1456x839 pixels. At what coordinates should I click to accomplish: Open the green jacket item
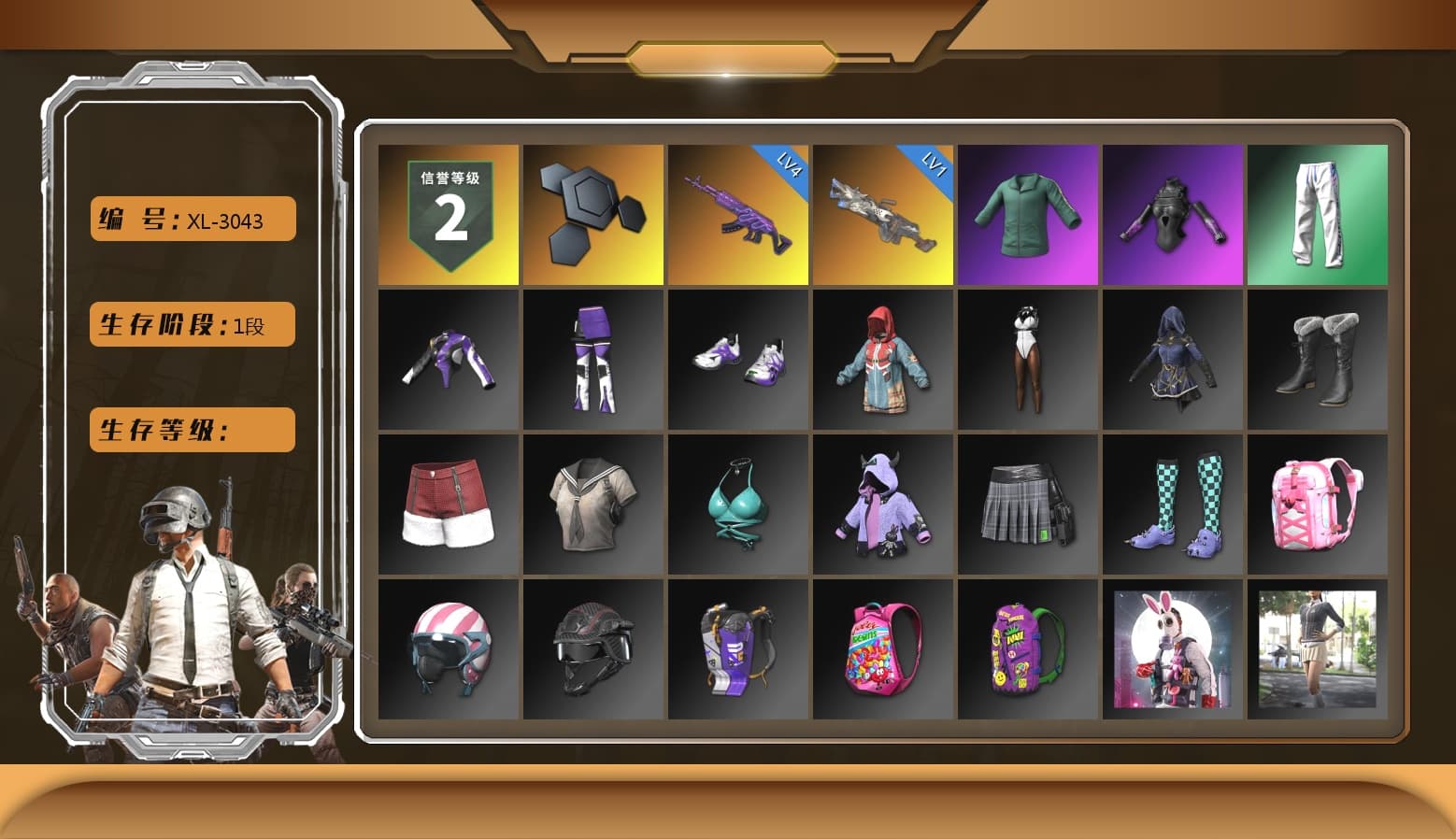tap(1028, 214)
